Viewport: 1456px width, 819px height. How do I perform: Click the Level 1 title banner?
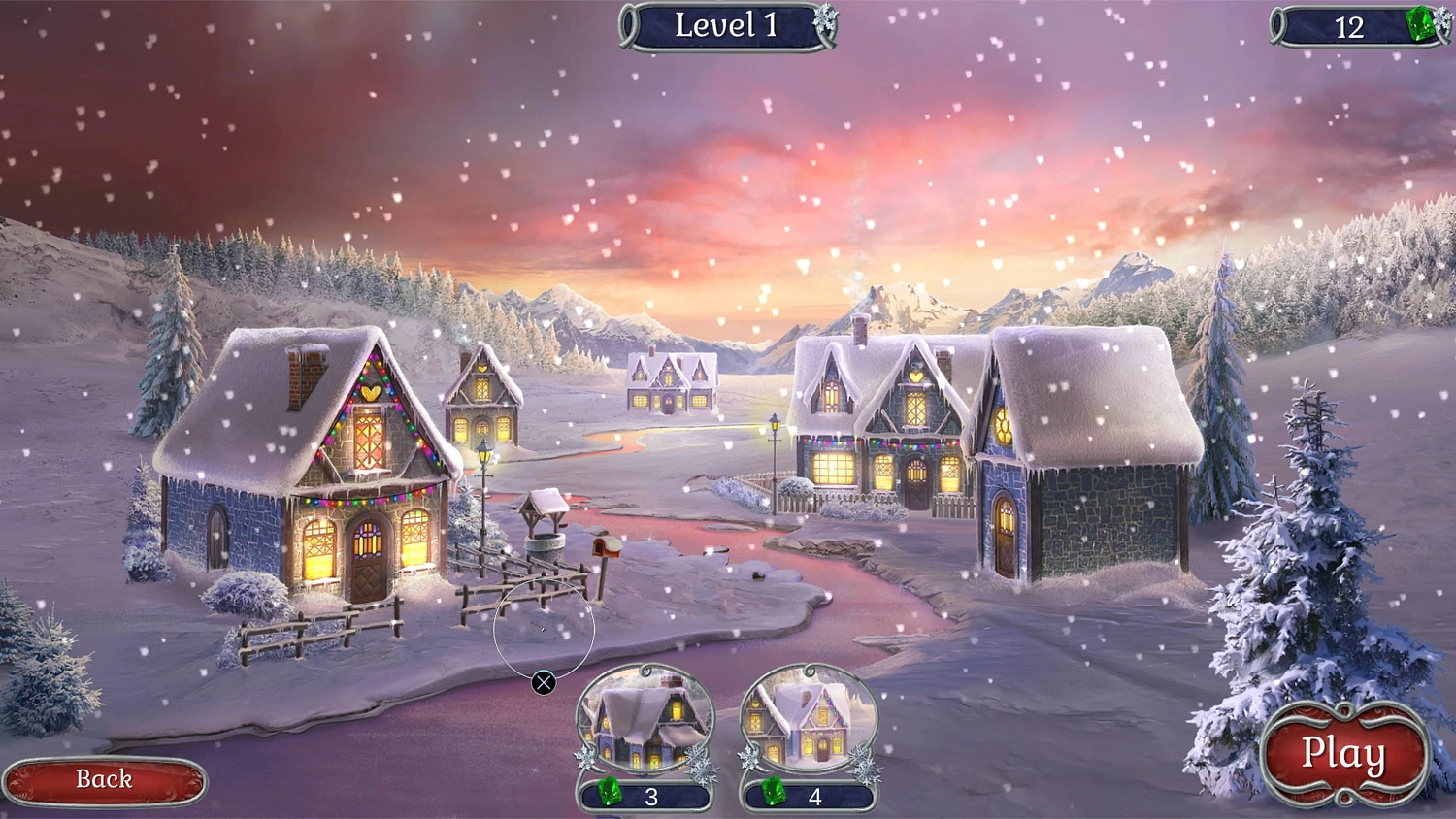point(726,25)
